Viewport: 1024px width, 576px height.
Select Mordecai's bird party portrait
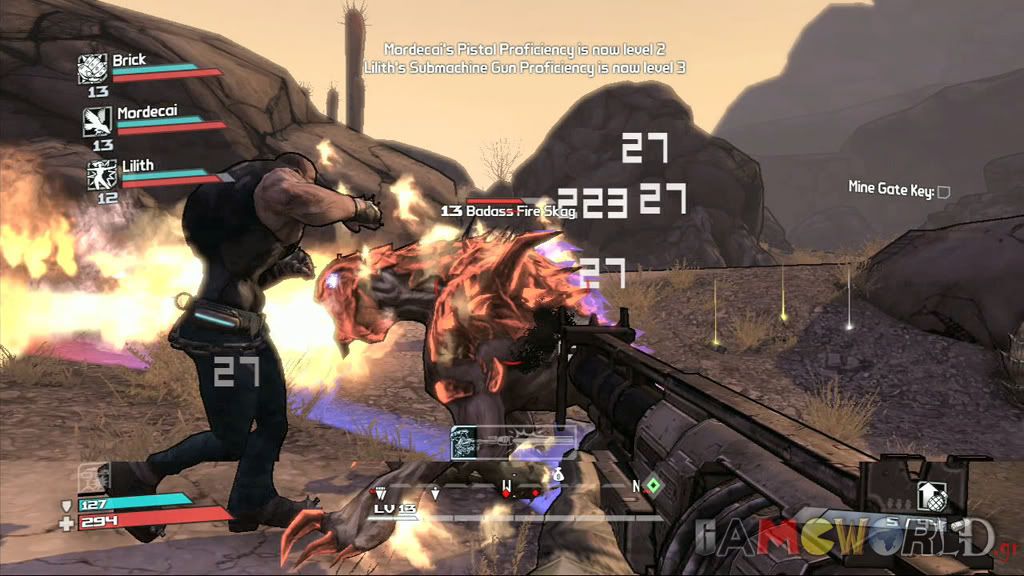click(x=97, y=121)
